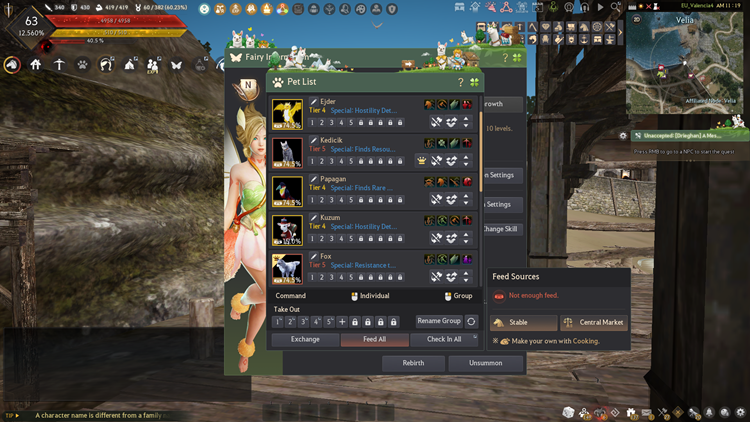Viewport: 750px width, 422px height.
Task: Click the paw print pet icon
Action: click(82, 65)
